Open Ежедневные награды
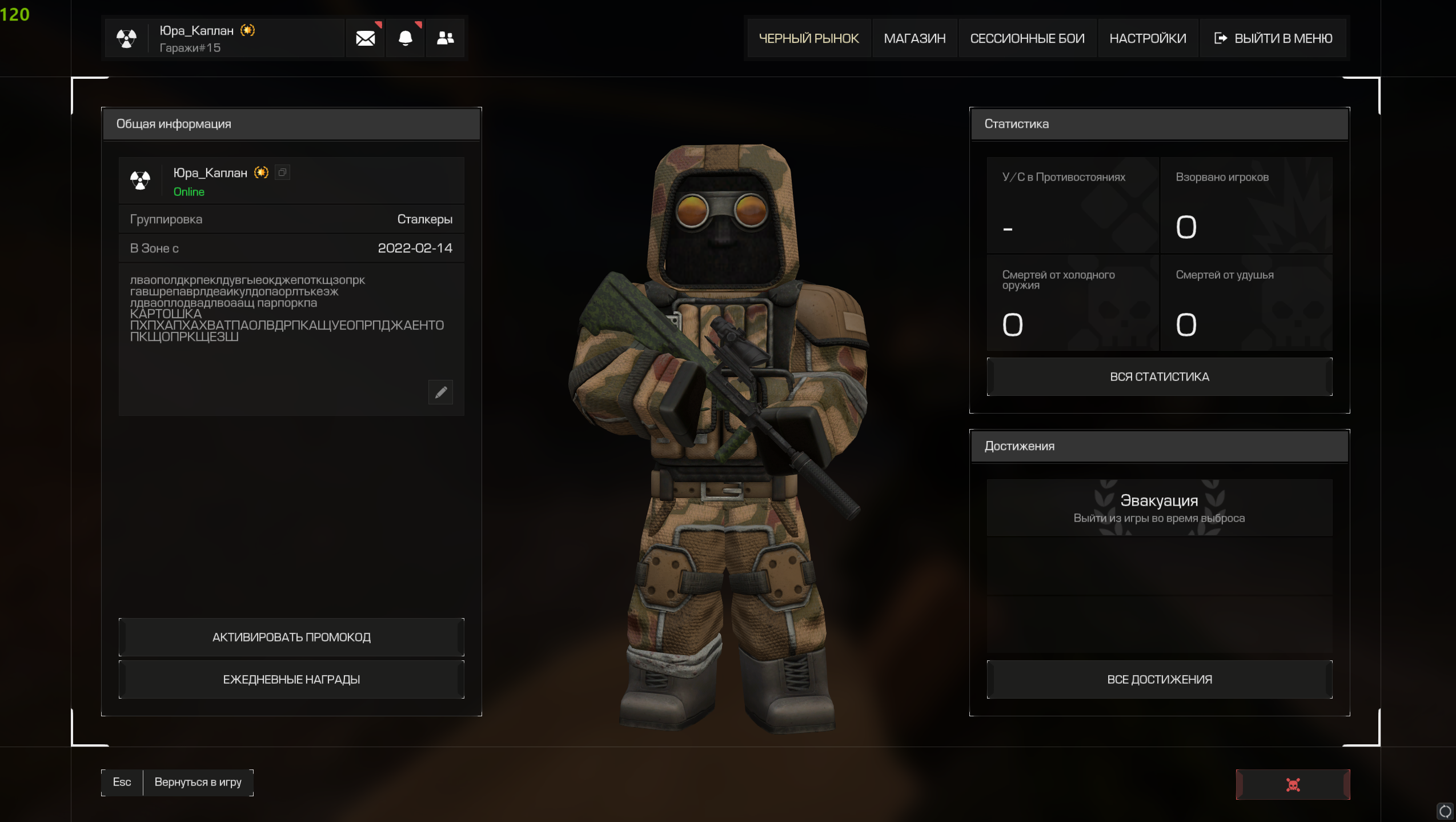Screen dimensions: 1456x822 [291, 679]
